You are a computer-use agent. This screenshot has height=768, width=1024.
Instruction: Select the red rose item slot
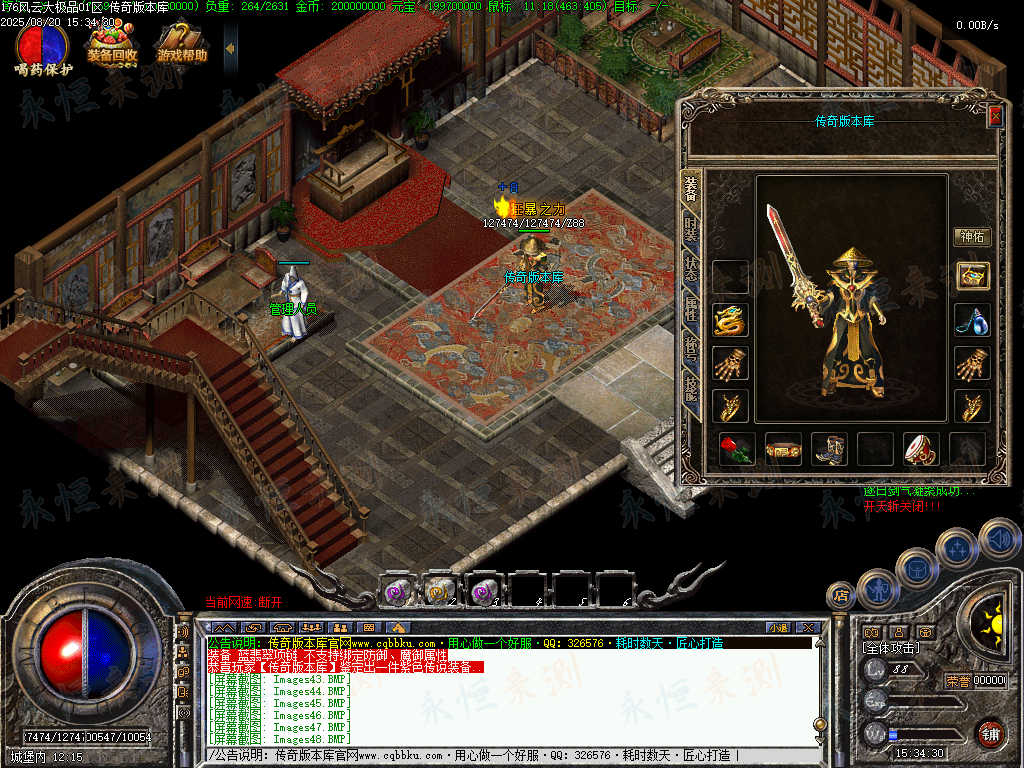coord(736,449)
